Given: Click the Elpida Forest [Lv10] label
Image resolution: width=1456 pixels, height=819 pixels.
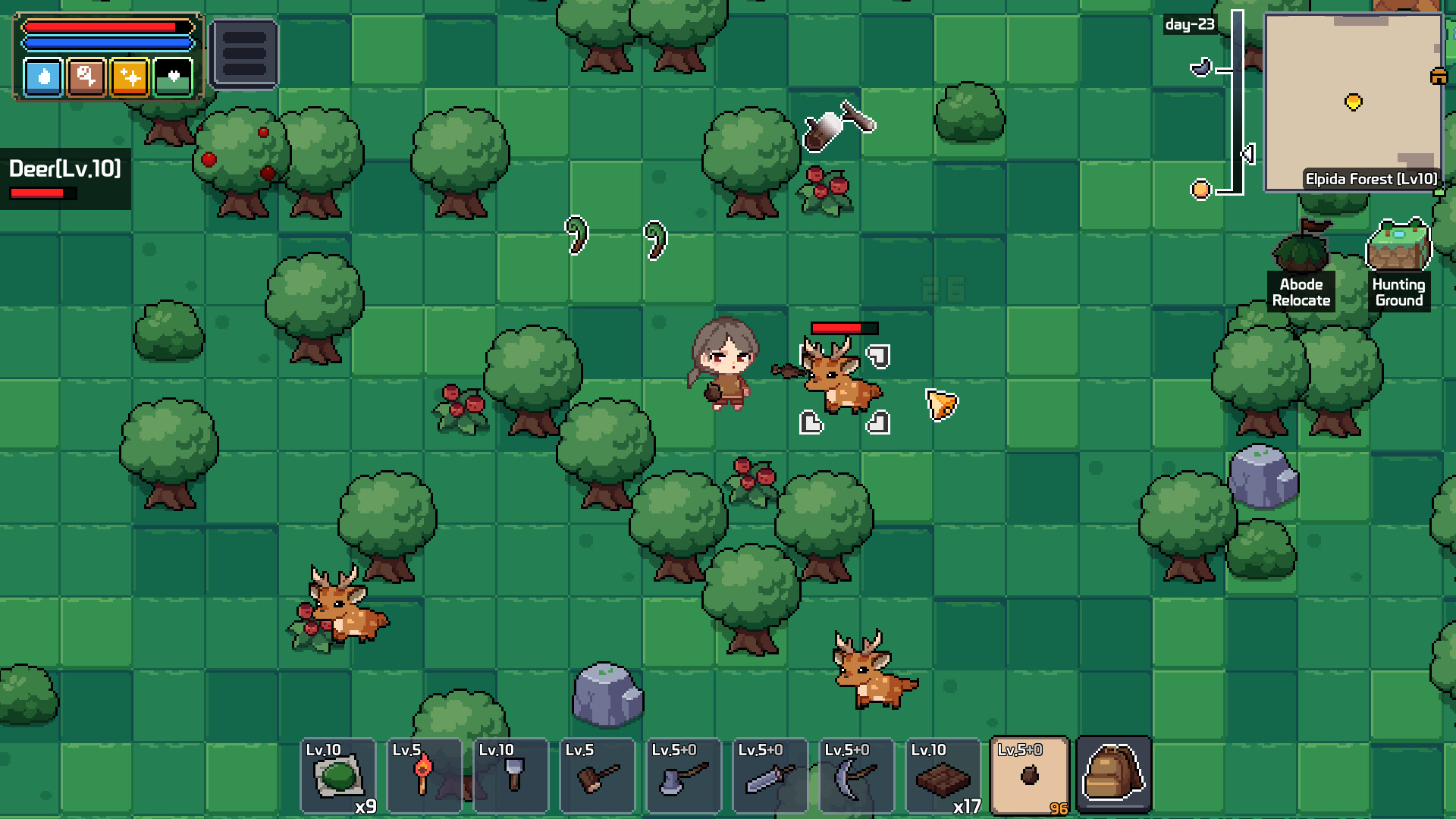Looking at the screenshot, I should 1370,179.
